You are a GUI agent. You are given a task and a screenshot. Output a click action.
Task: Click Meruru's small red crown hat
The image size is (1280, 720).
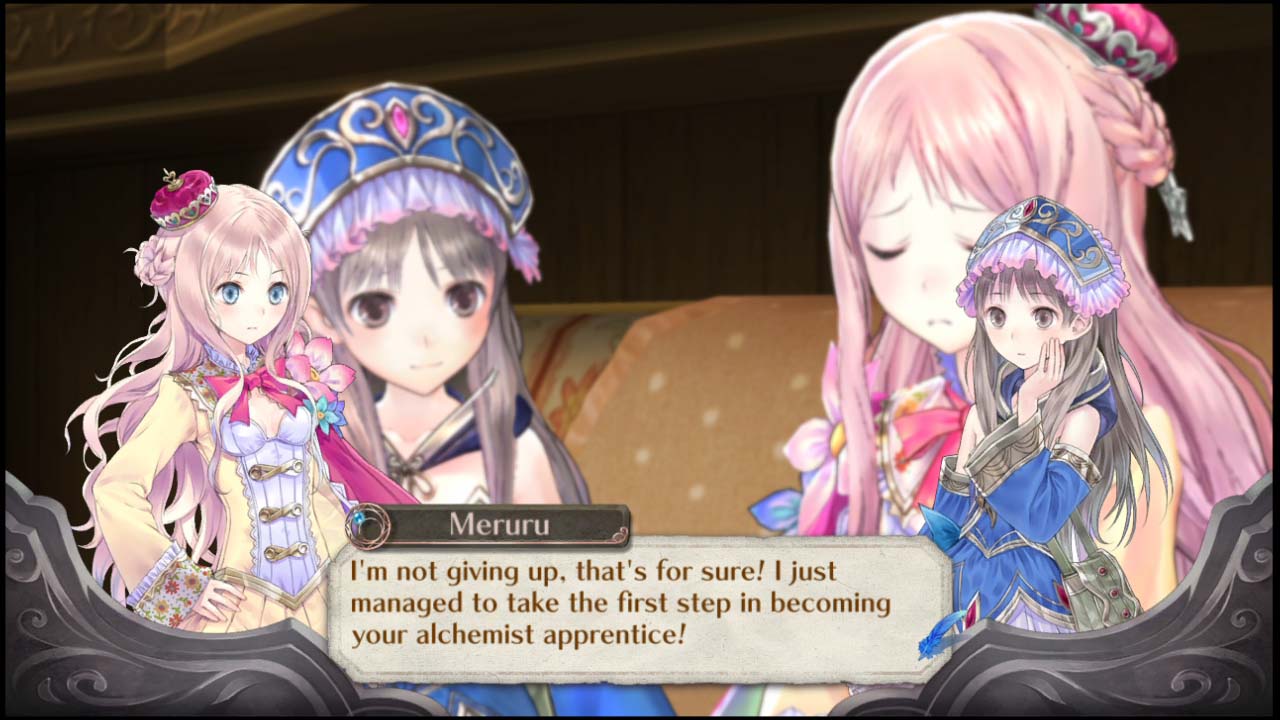tap(185, 200)
